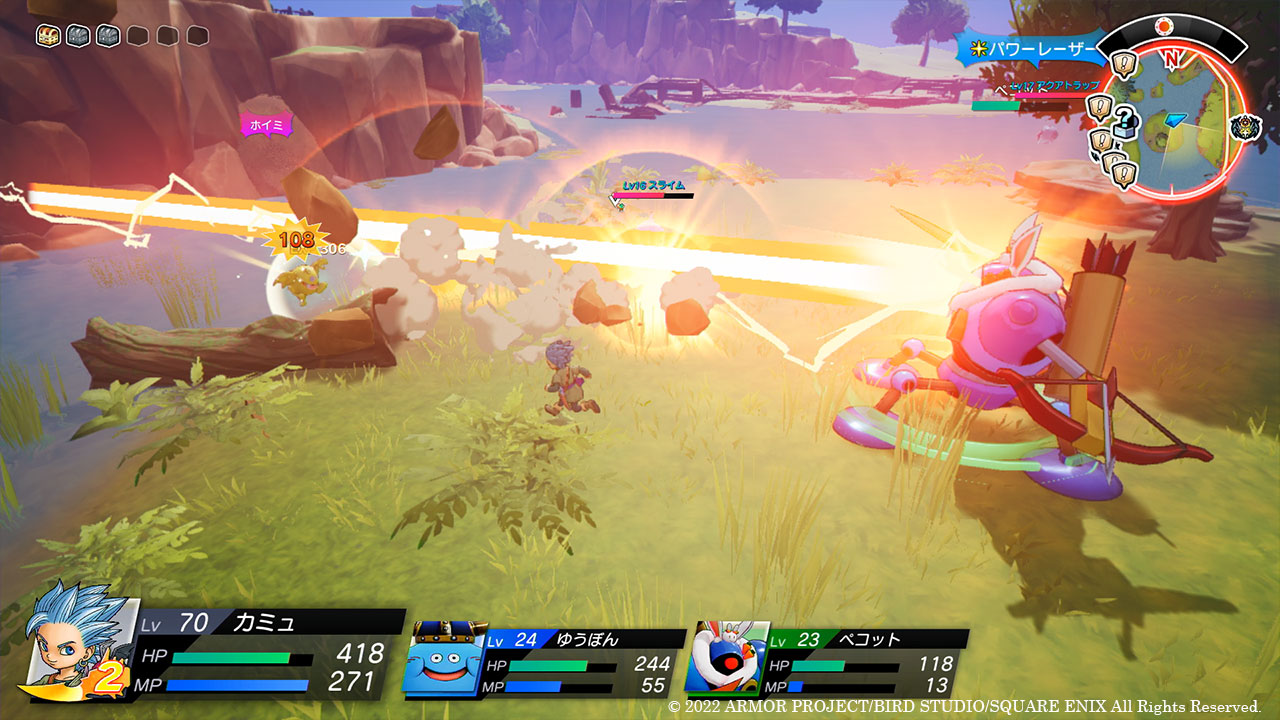
Task: Select the blue player arrow on minimap
Action: [x=1176, y=119]
